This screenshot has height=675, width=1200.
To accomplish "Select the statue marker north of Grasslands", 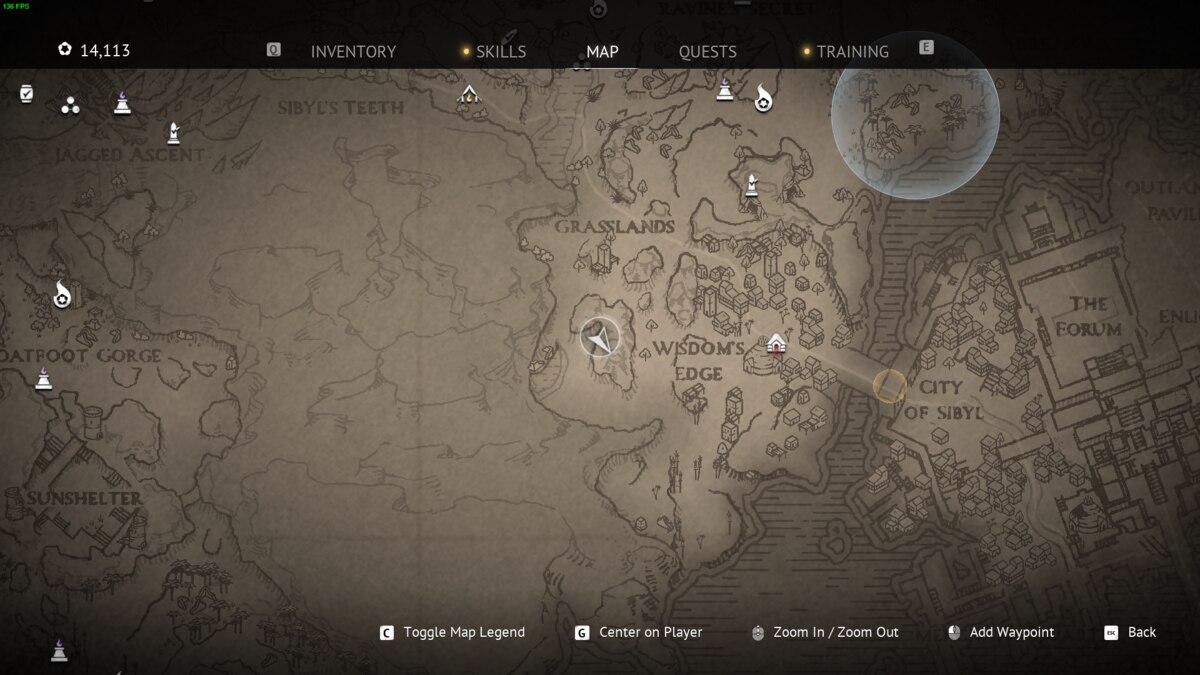I will (751, 185).
